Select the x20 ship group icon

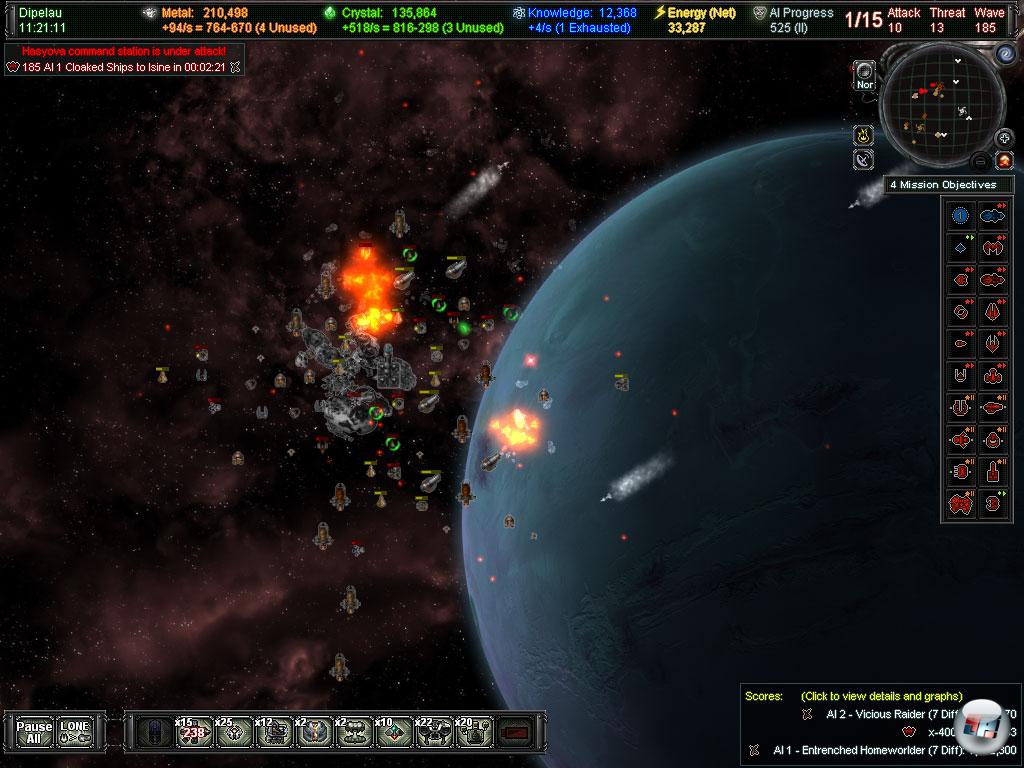tap(471, 733)
